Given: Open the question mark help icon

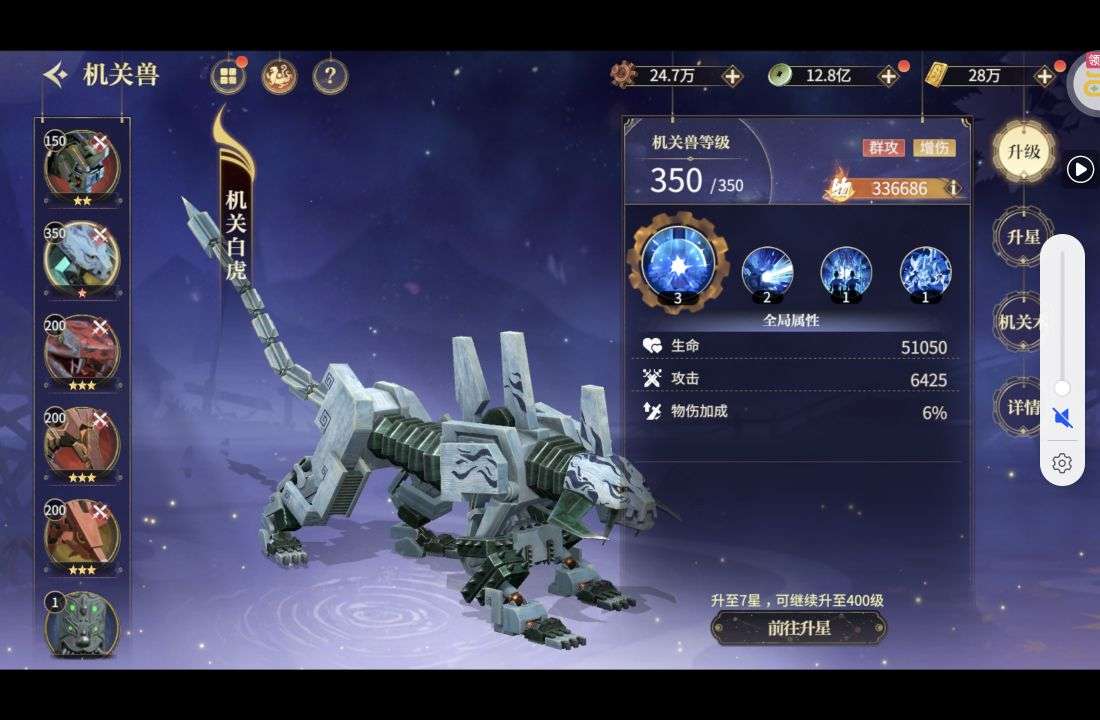Looking at the screenshot, I should 330,76.
